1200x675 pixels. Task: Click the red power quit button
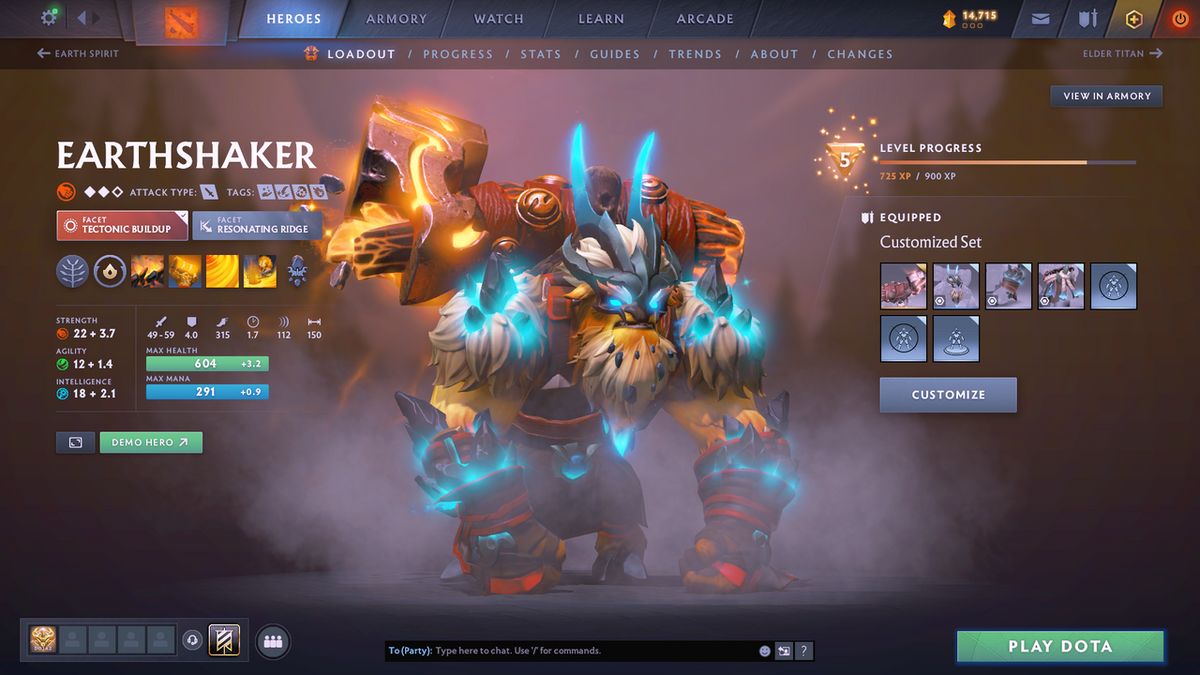1180,19
